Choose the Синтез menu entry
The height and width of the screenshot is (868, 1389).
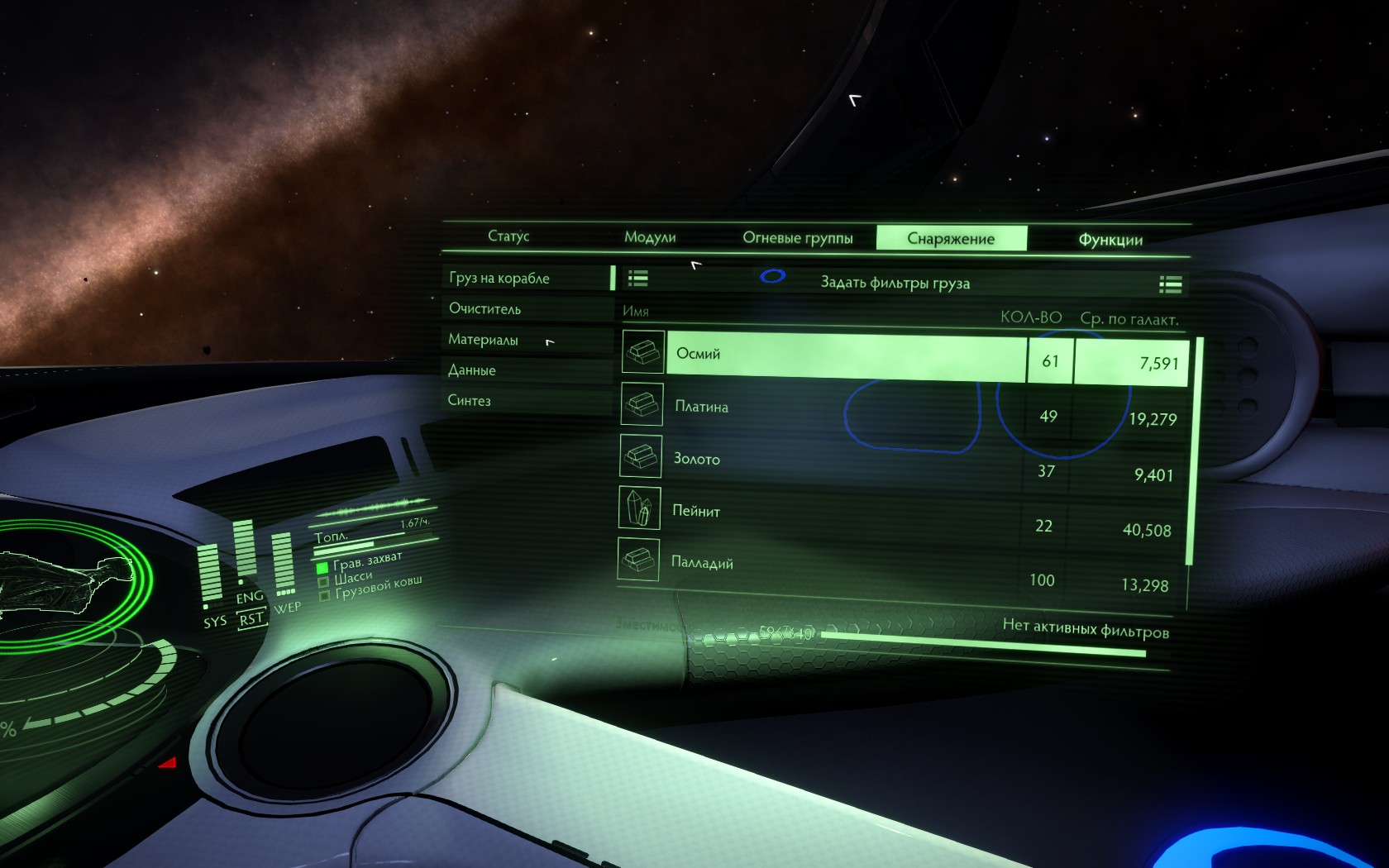[x=470, y=401]
